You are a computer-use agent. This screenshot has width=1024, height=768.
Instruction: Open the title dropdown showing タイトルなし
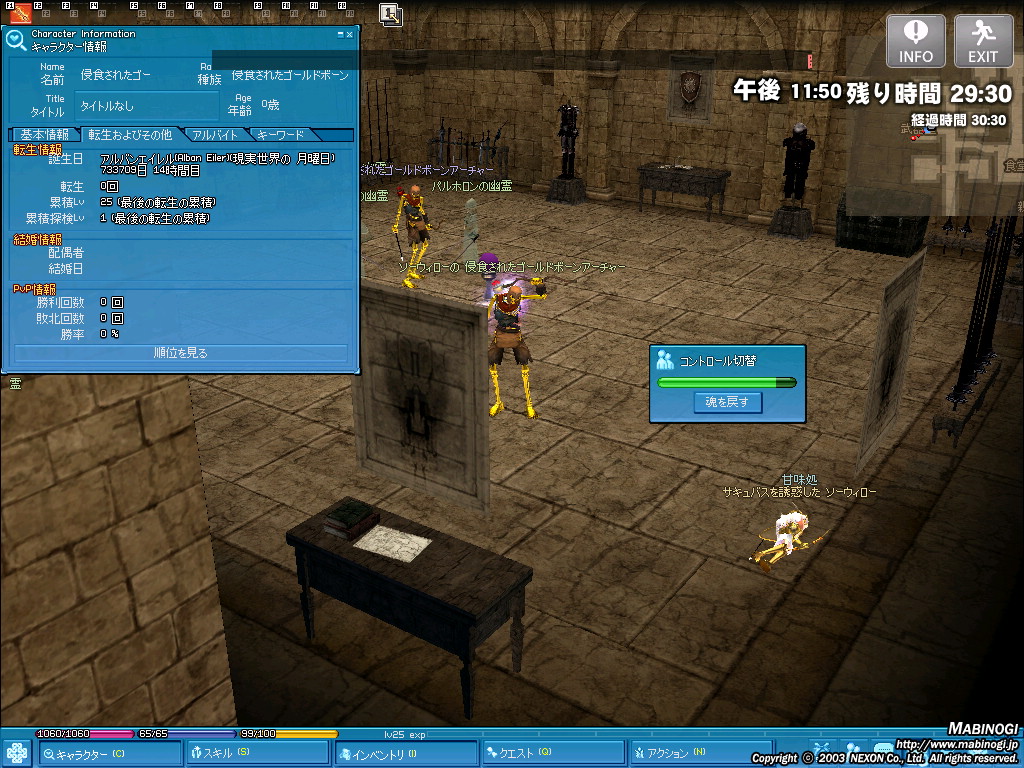(147, 105)
